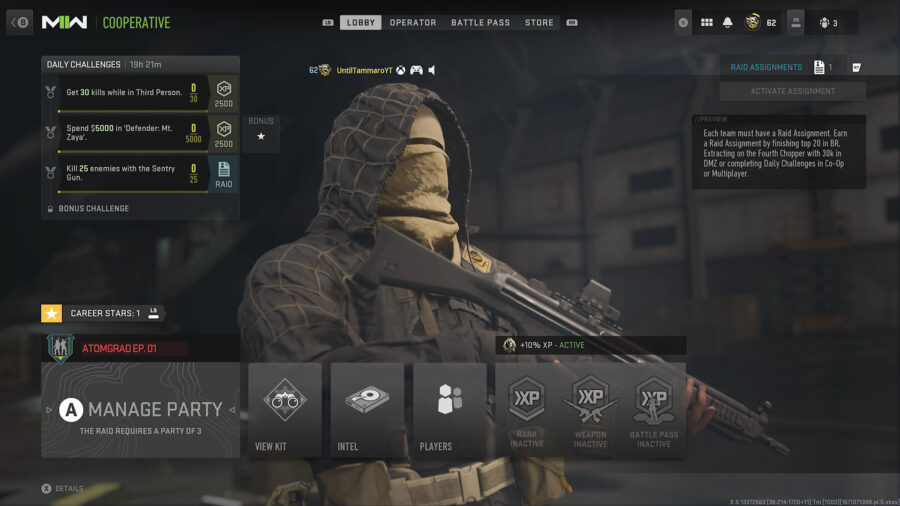900x506 pixels.
Task: Switch to the Battle Pass tab
Action: [481, 22]
